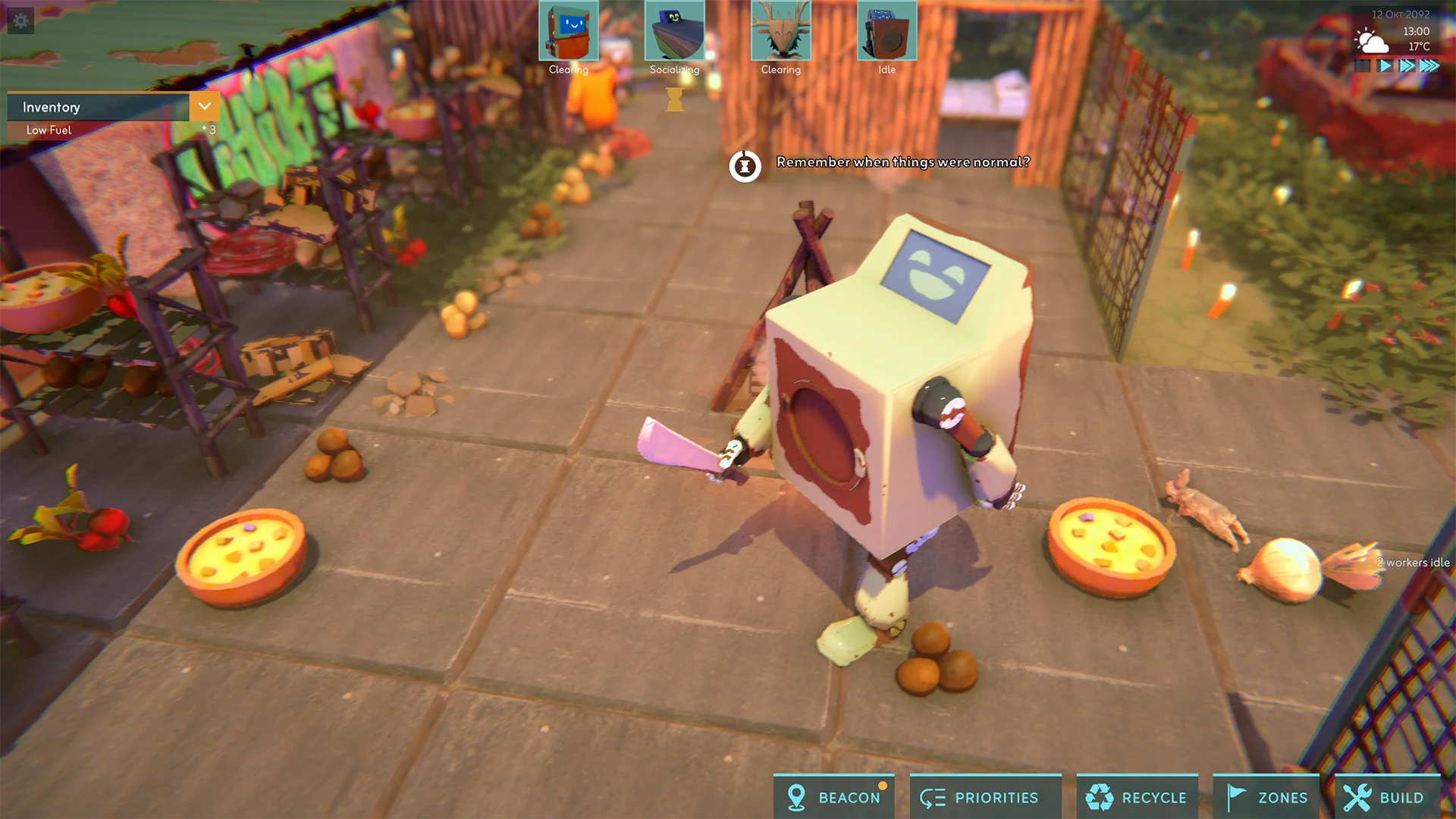The image size is (1456, 819).
Task: Show the idle workers notification
Action: (1413, 563)
